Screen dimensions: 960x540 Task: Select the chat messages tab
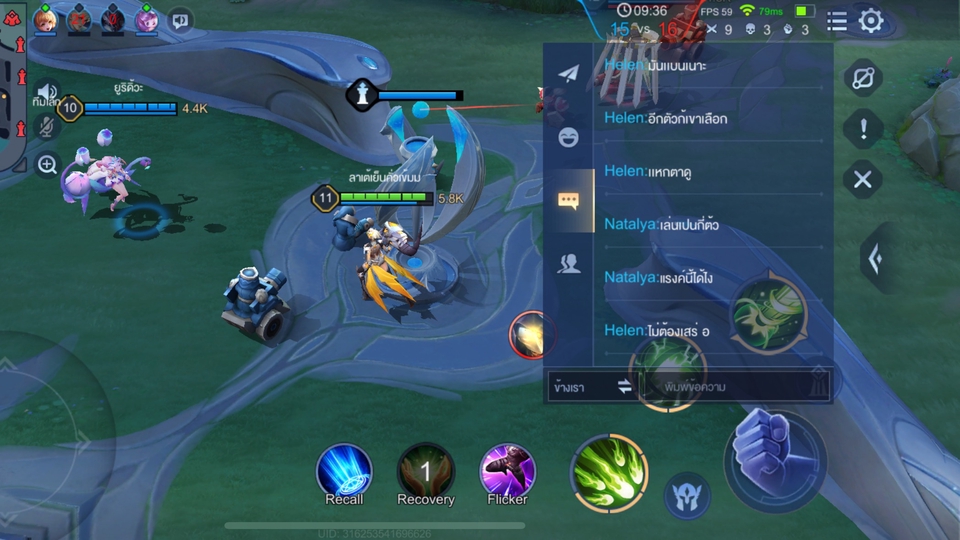point(568,200)
